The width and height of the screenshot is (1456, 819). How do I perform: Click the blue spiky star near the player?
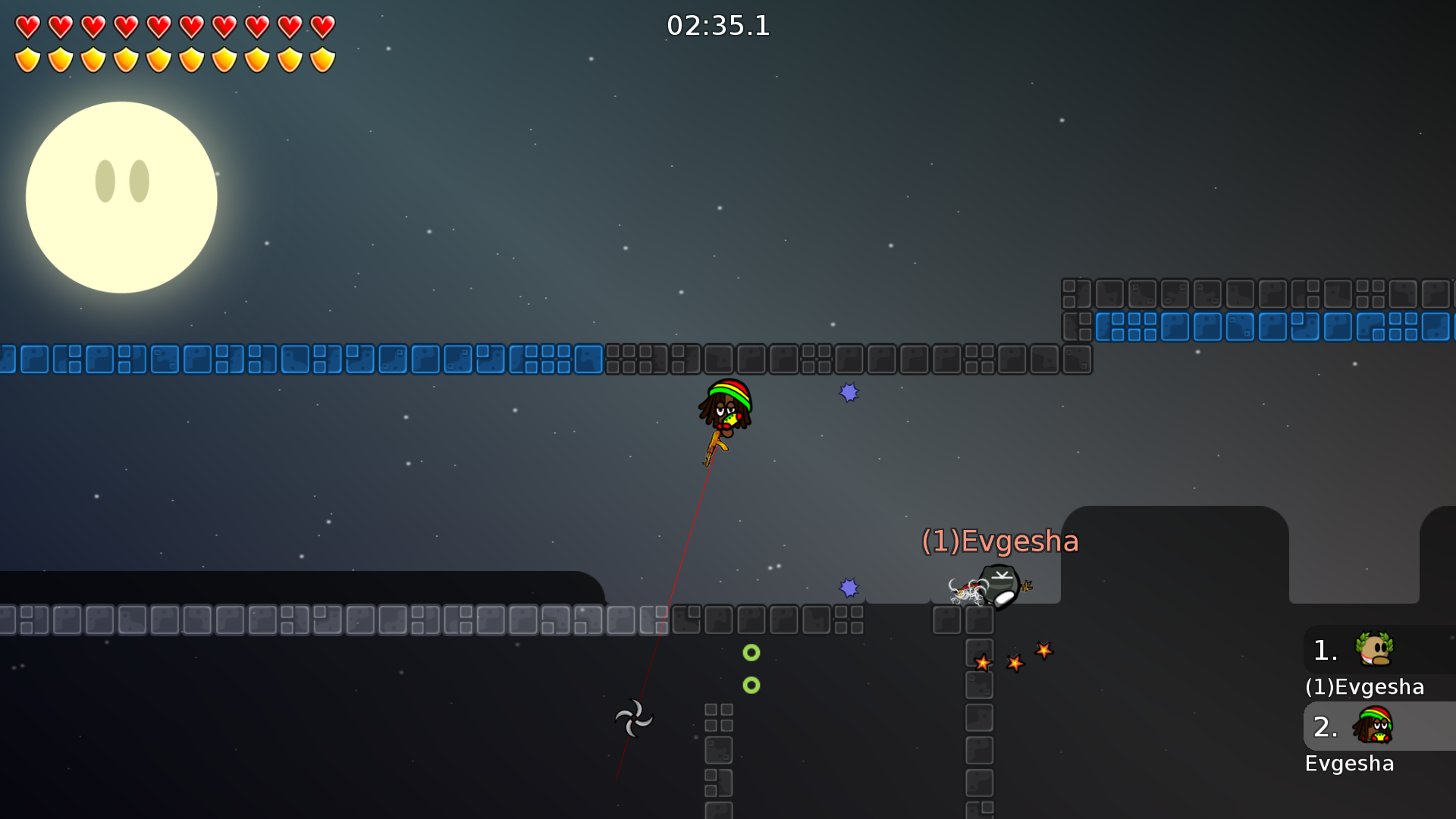click(849, 391)
